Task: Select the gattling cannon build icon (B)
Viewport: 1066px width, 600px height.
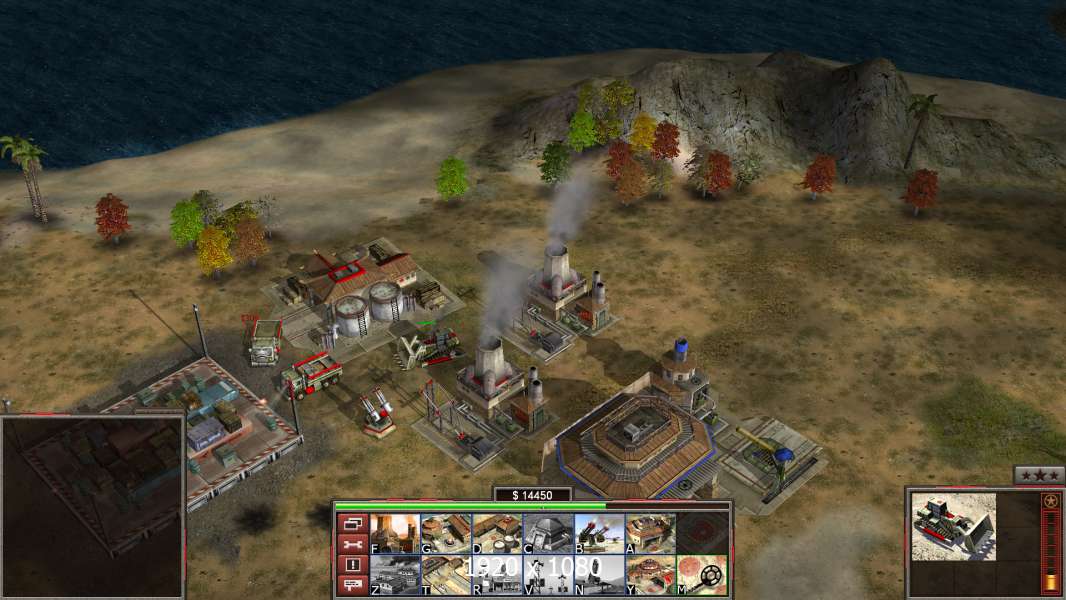Action: [x=599, y=534]
